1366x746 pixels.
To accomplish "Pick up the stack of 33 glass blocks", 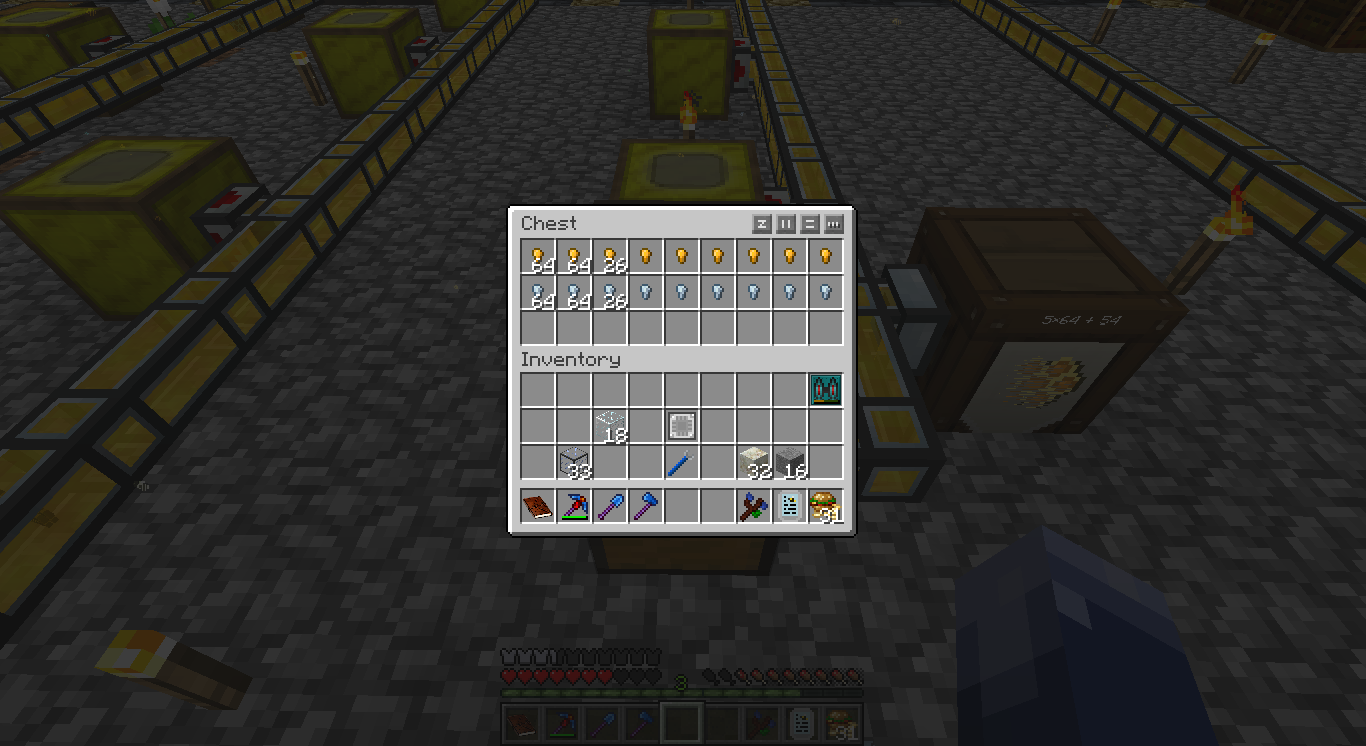I will (x=574, y=462).
